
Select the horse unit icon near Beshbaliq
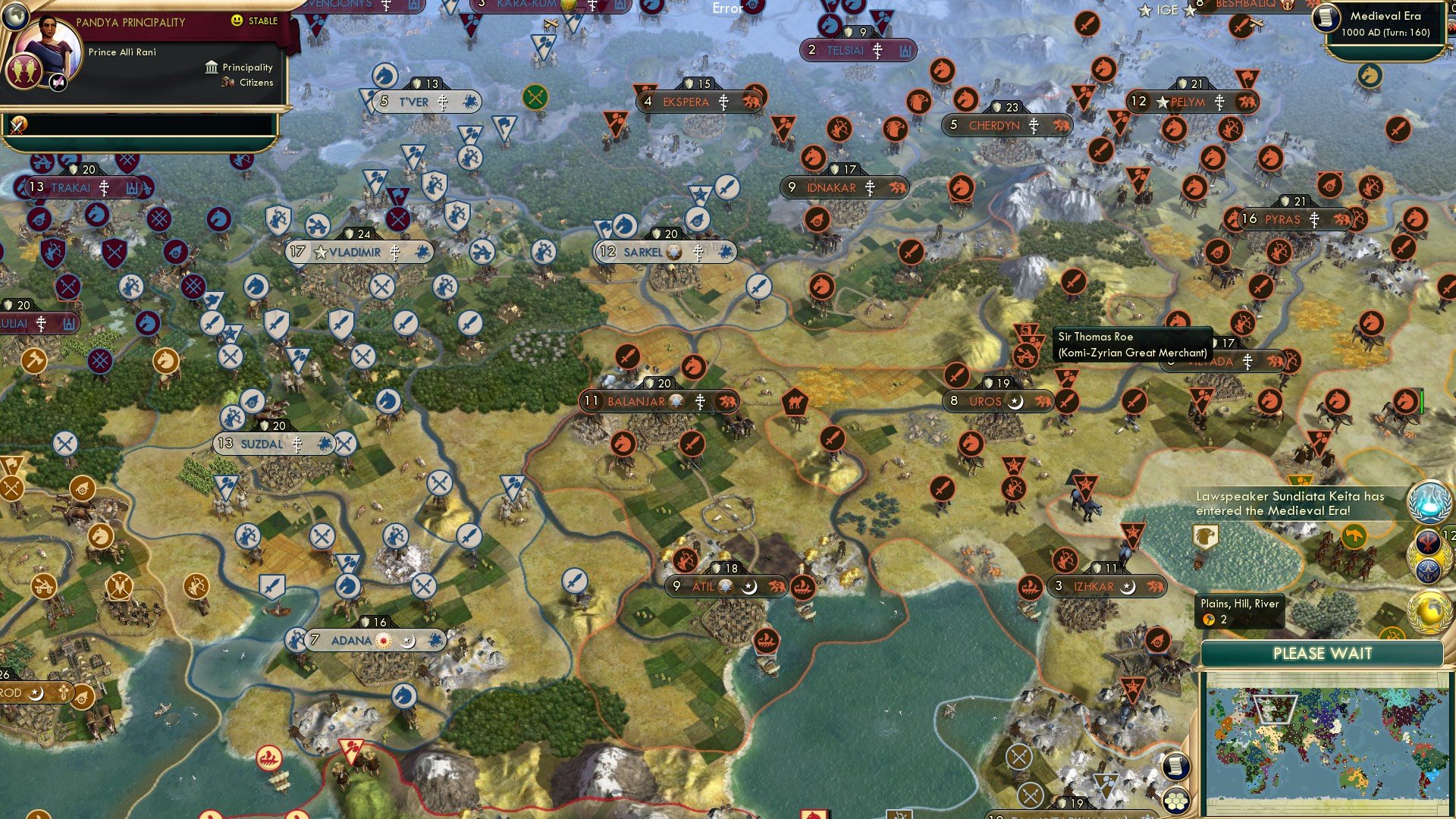click(1369, 74)
